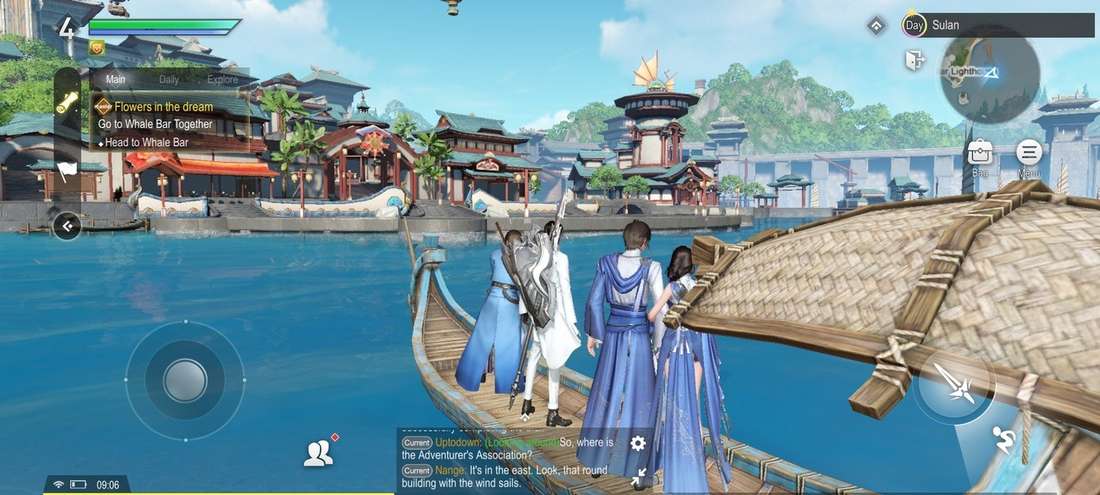Open the Daily quest tab
Image resolution: width=1100 pixels, height=495 pixels.
pos(169,79)
